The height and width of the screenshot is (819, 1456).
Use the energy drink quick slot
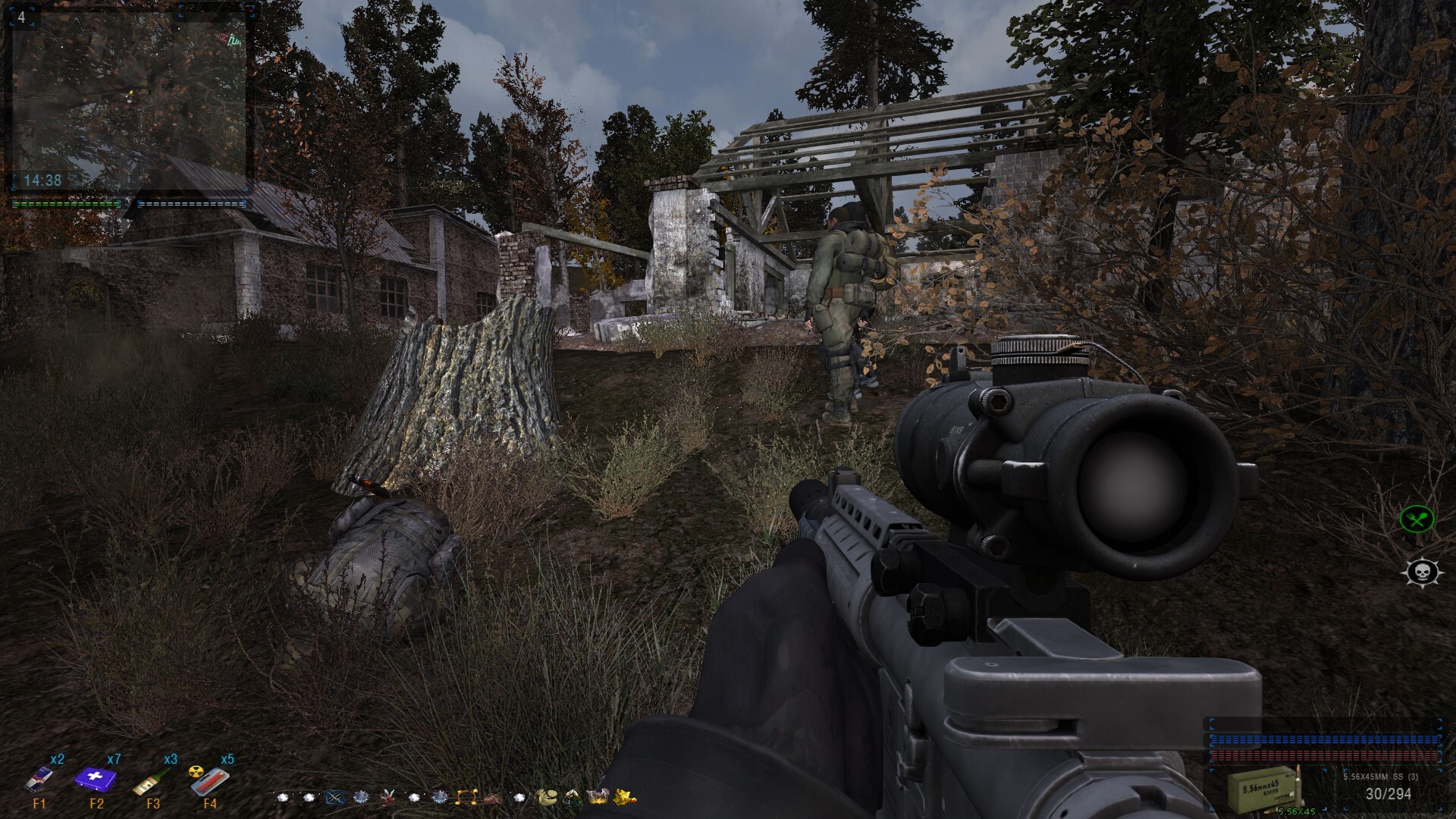coord(39,780)
